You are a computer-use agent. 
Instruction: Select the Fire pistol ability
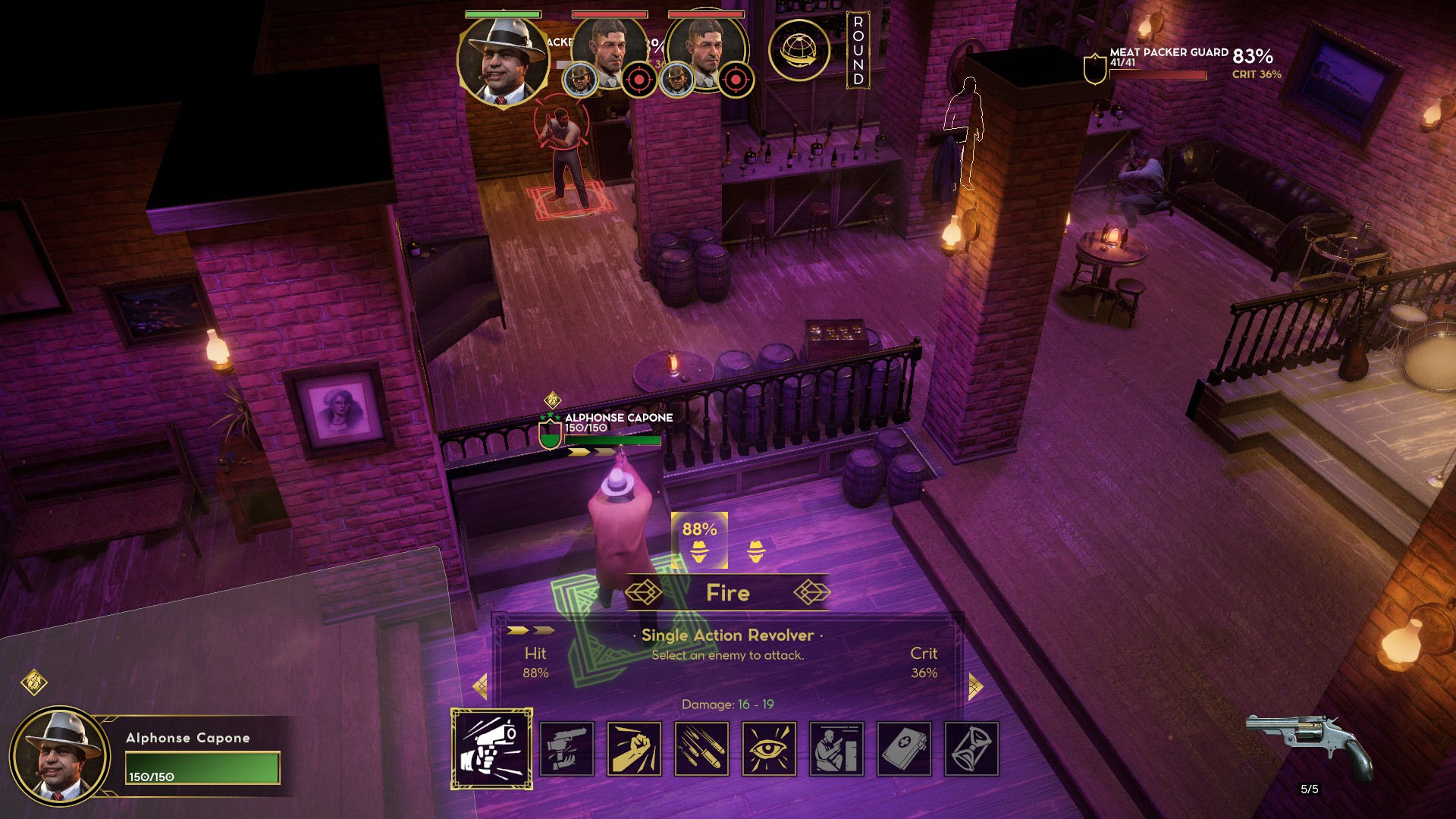[x=491, y=748]
